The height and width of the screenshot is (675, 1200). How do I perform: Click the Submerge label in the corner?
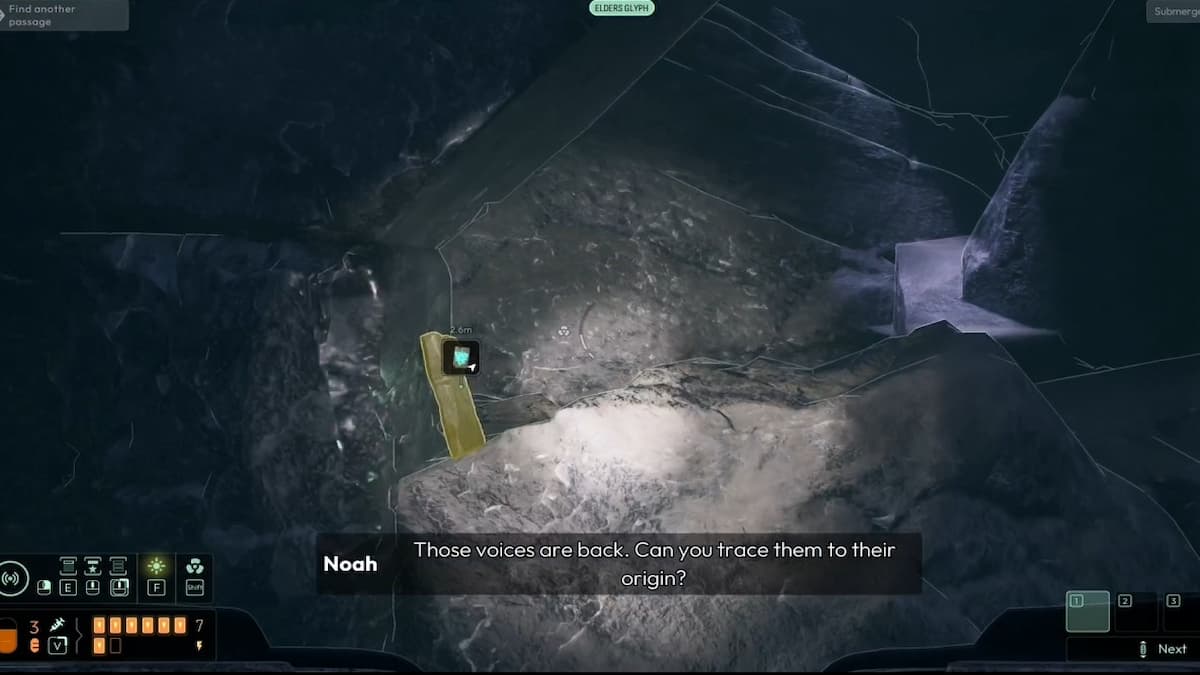(1174, 12)
